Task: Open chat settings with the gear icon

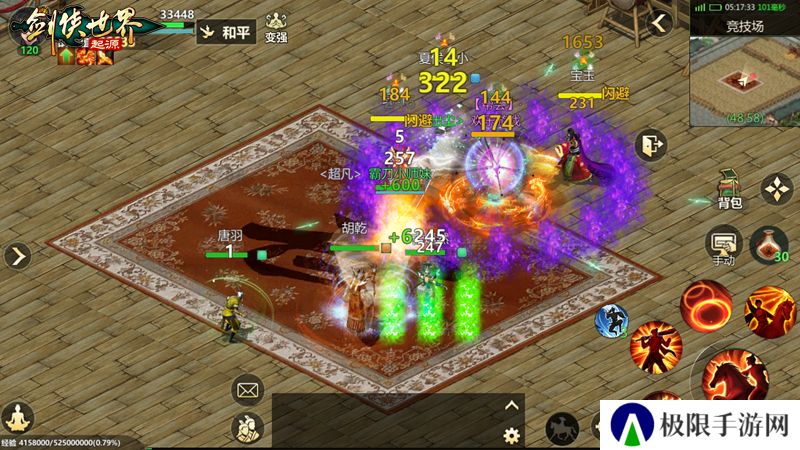Action: pos(512,435)
